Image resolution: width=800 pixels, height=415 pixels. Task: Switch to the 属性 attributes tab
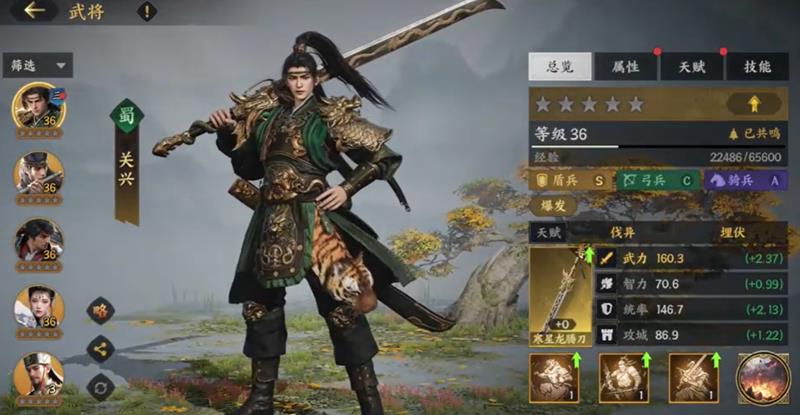pos(625,67)
